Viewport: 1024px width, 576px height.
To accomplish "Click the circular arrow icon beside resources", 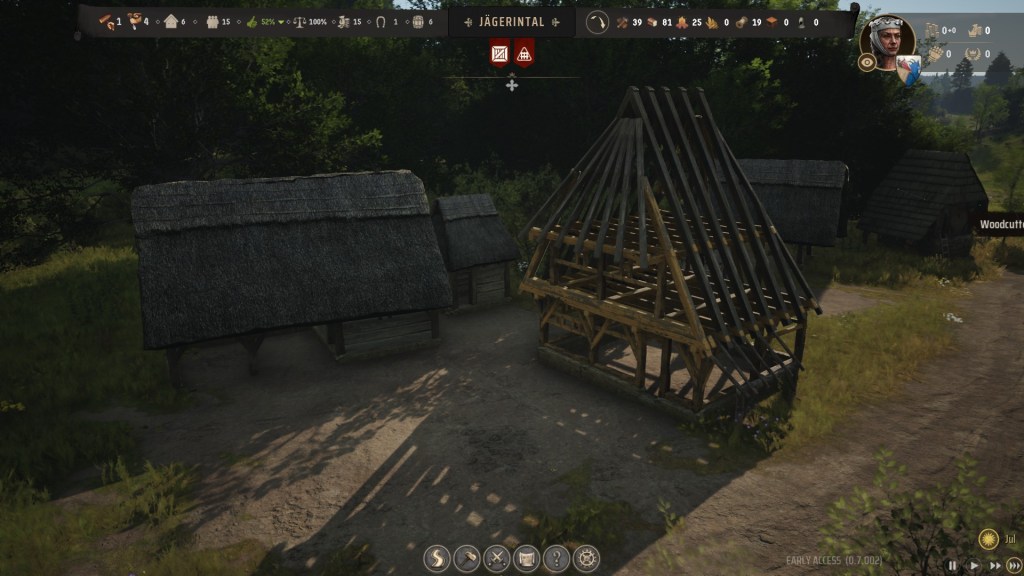I will pyautogui.click(x=597, y=22).
